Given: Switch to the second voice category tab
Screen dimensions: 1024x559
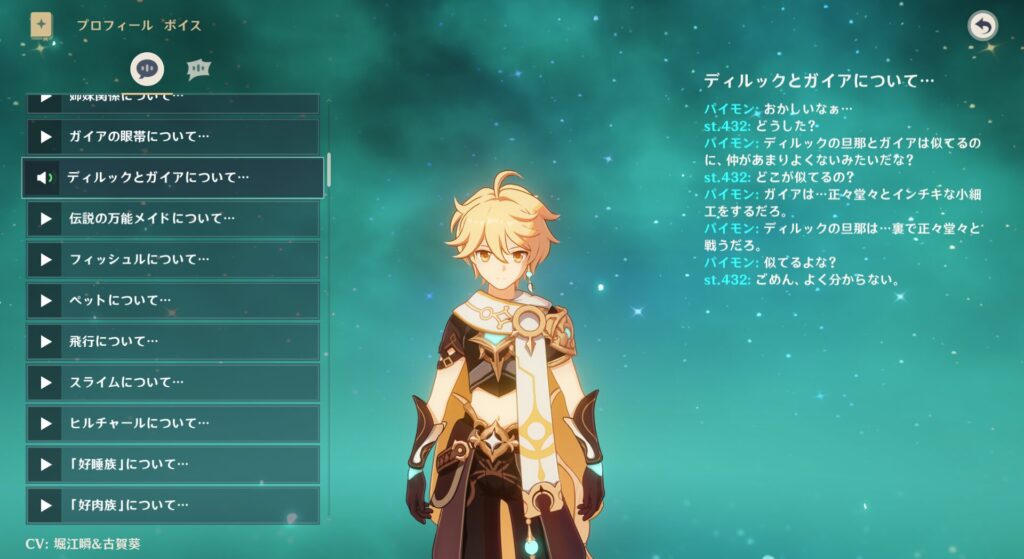Looking at the screenshot, I should [198, 68].
